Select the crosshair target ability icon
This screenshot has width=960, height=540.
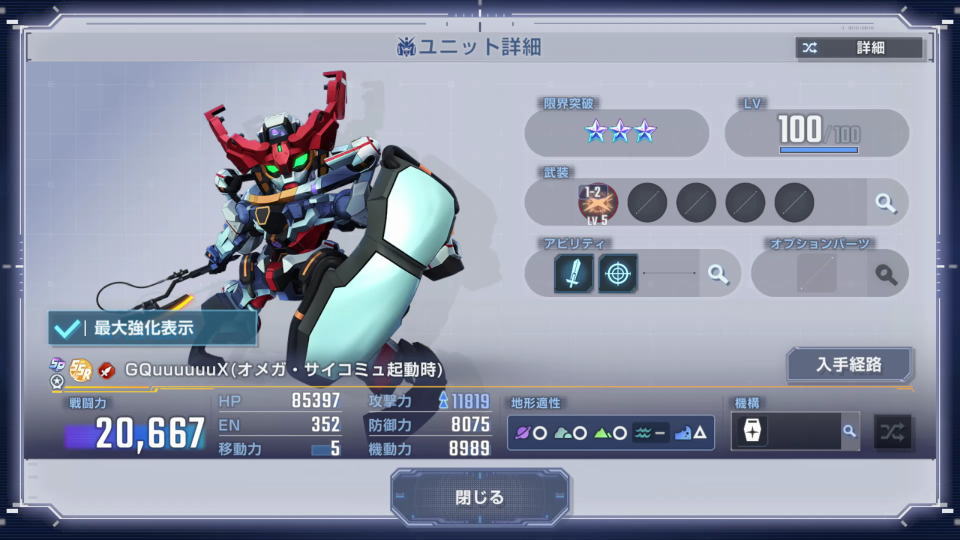pos(618,273)
